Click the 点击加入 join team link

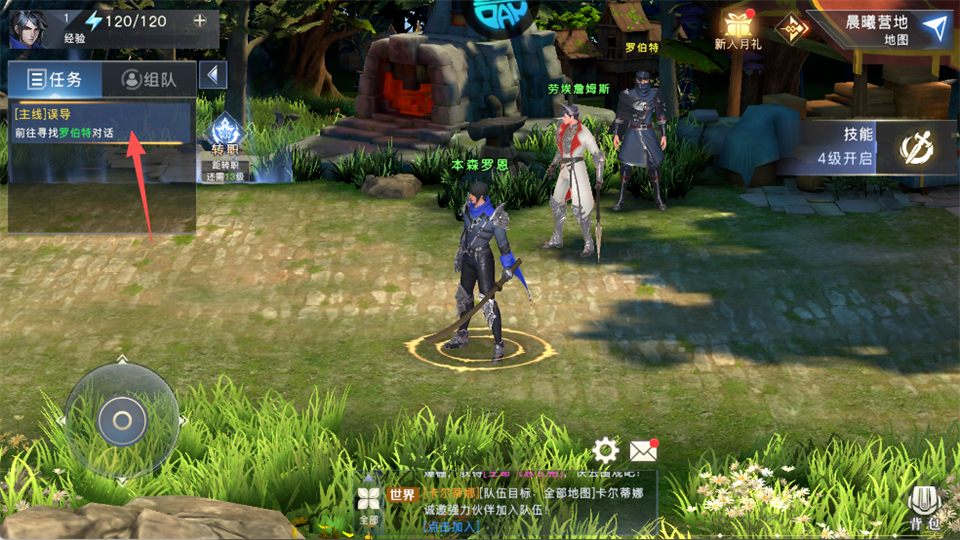[453, 526]
